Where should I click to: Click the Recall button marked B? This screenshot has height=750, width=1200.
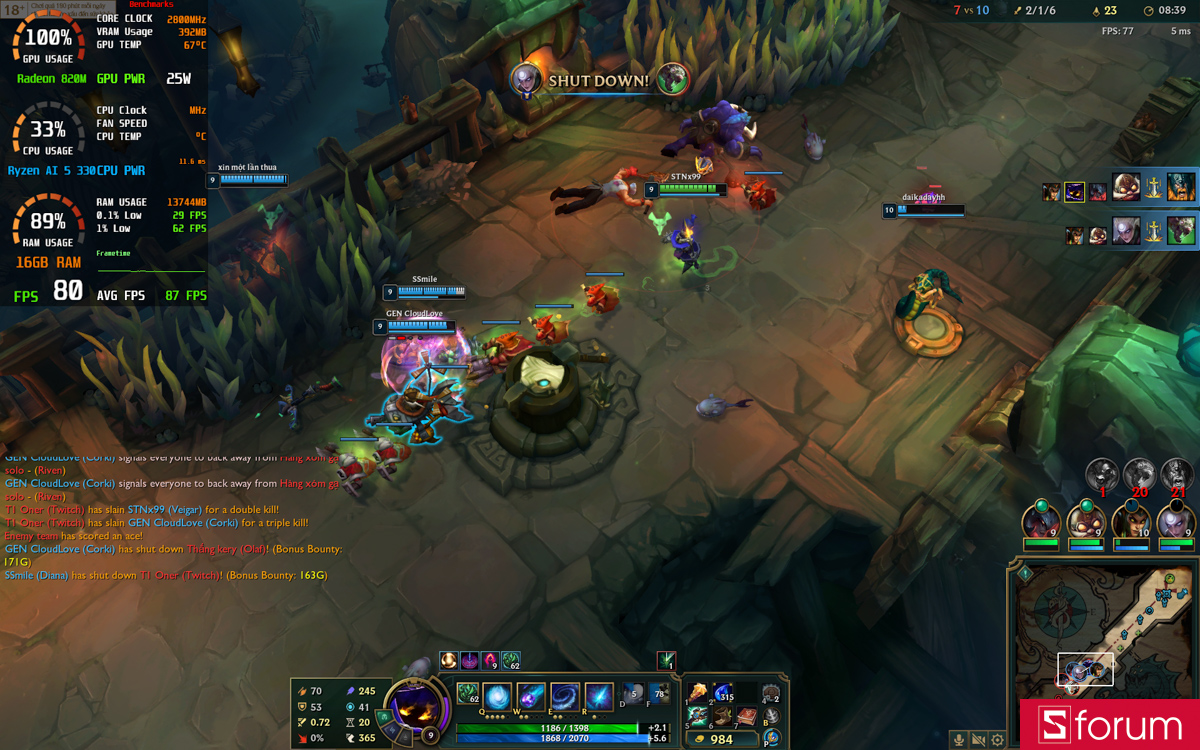click(771, 716)
